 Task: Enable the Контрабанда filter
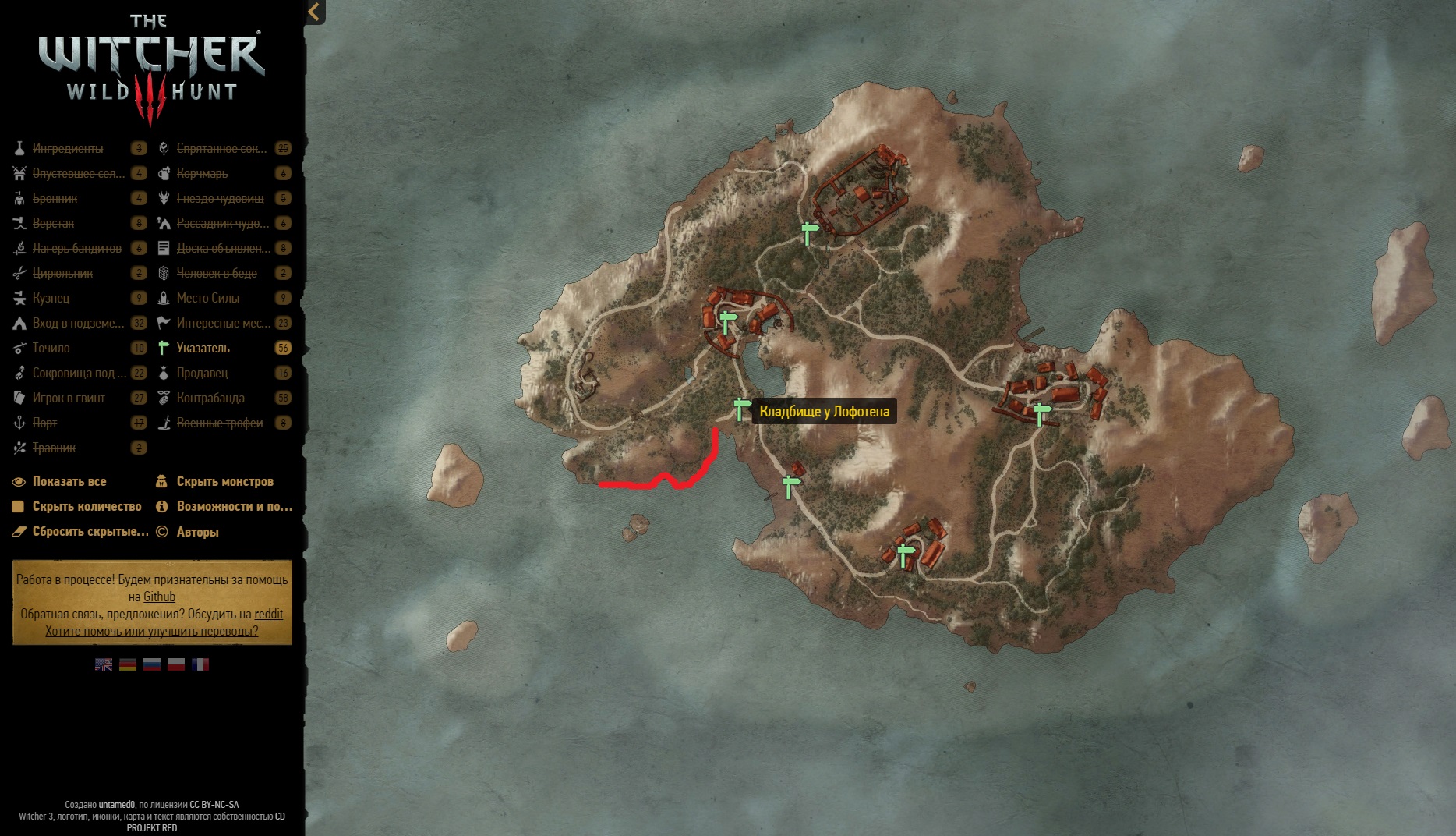(x=210, y=398)
